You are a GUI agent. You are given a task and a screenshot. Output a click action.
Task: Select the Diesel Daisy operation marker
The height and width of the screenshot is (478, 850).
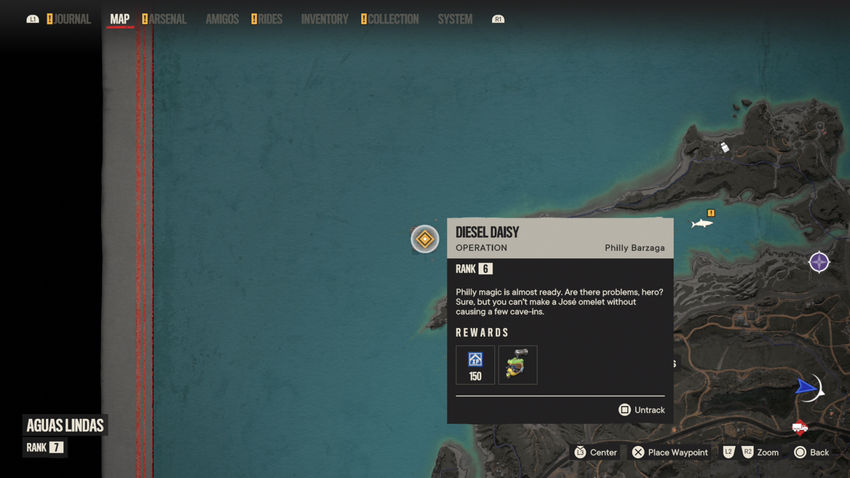pyautogui.click(x=425, y=239)
